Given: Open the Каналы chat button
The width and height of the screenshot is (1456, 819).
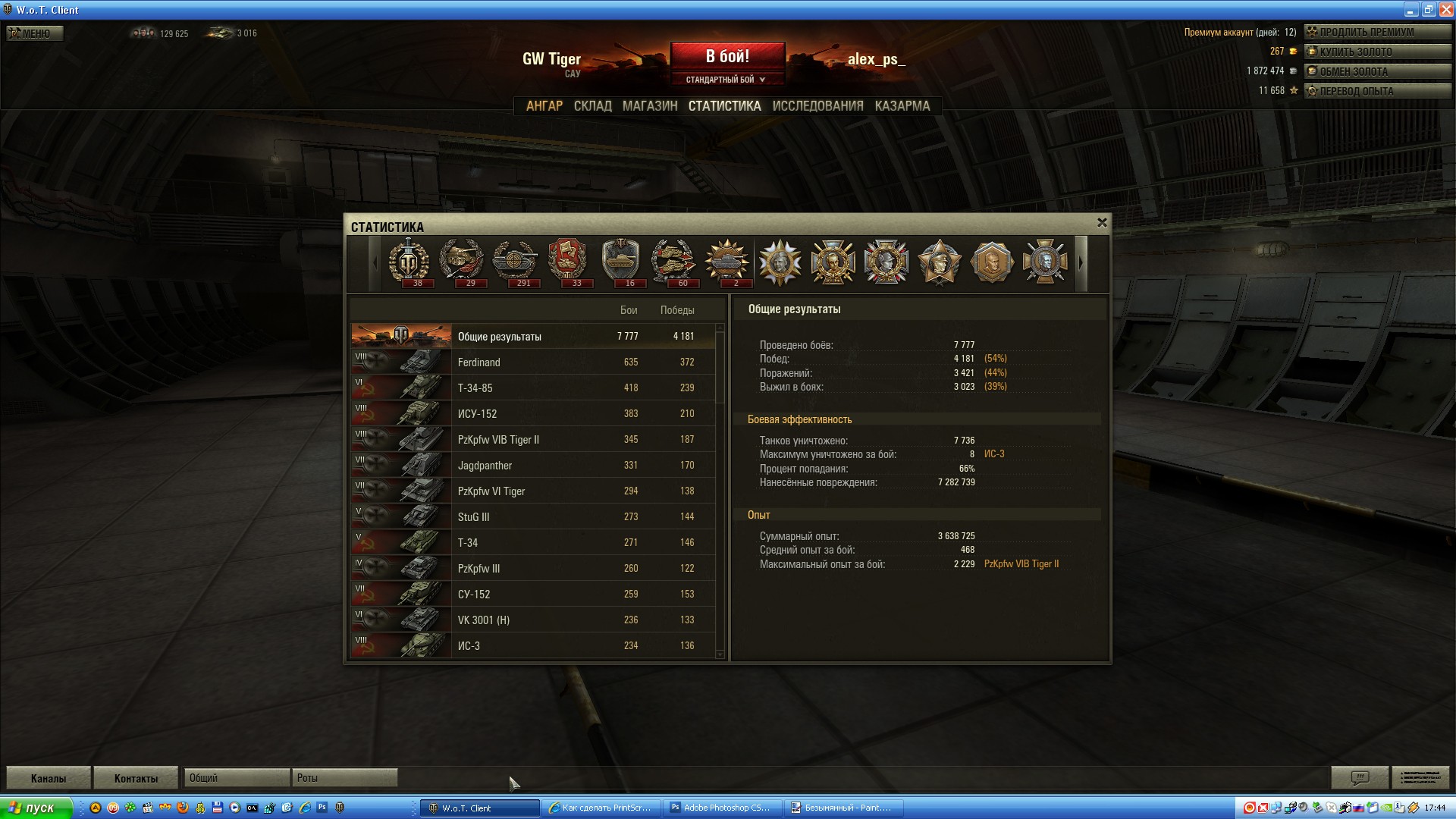Looking at the screenshot, I should 49,778.
